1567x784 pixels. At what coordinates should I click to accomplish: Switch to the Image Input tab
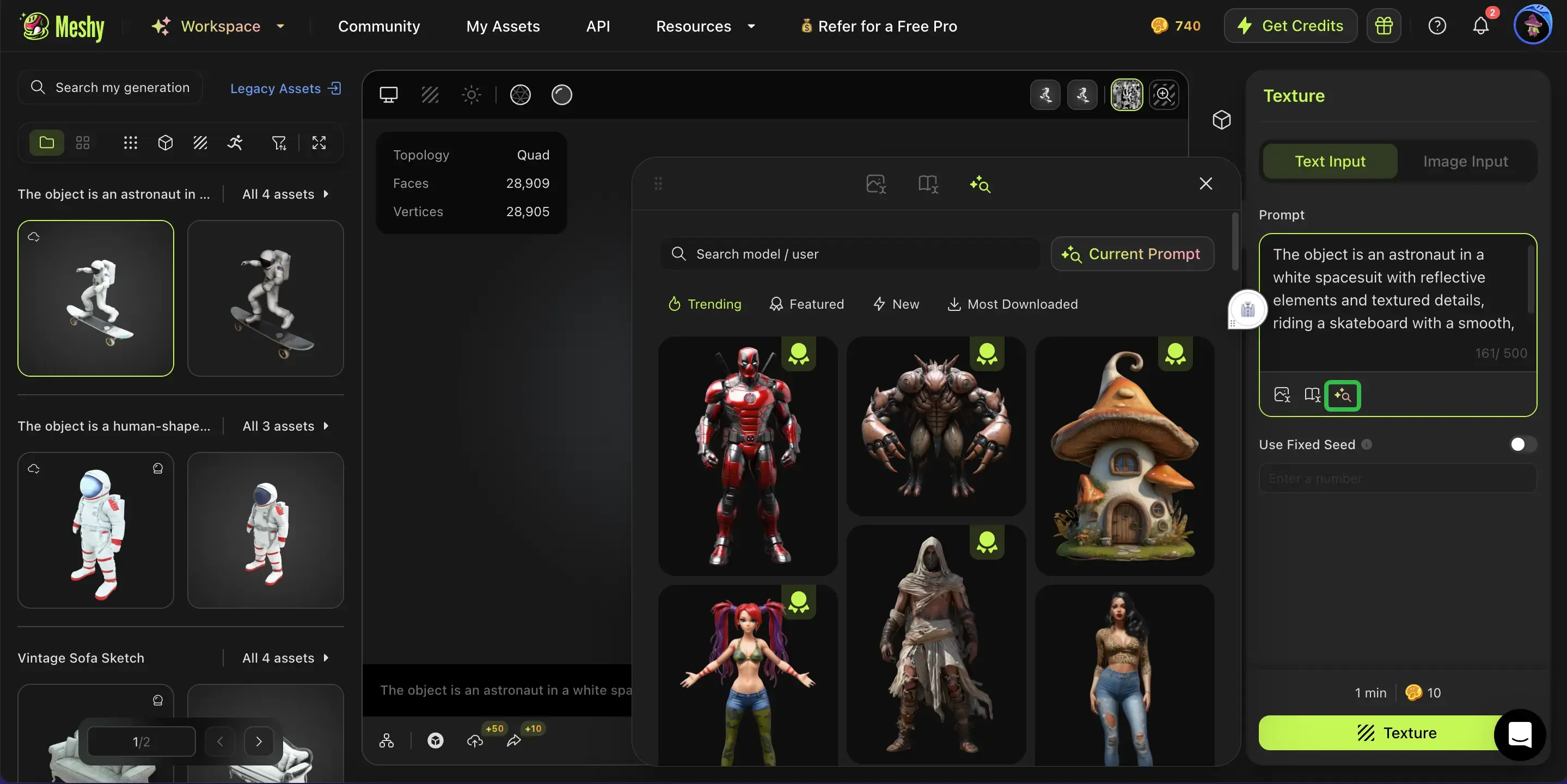point(1465,161)
